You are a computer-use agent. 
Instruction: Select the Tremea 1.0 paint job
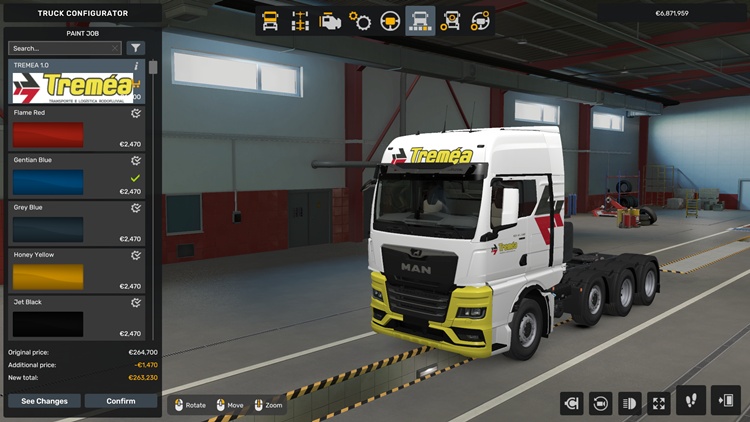coord(76,82)
